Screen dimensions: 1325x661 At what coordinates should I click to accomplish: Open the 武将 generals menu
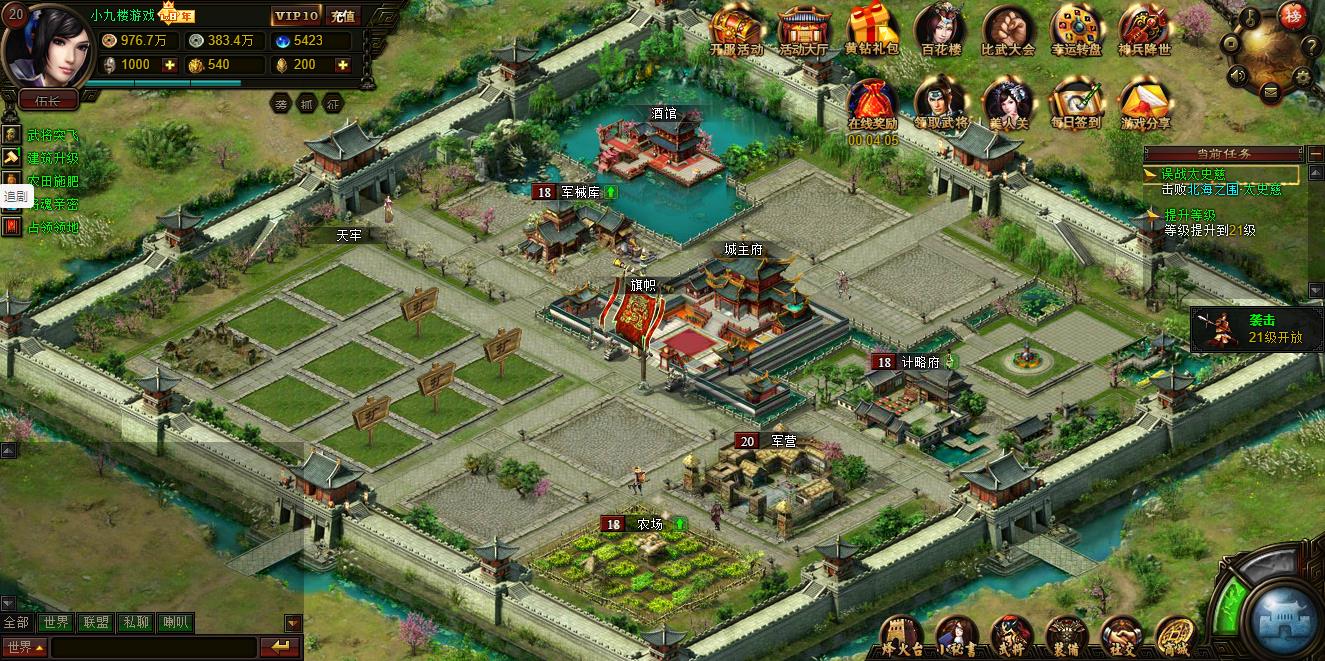pos(1009,636)
